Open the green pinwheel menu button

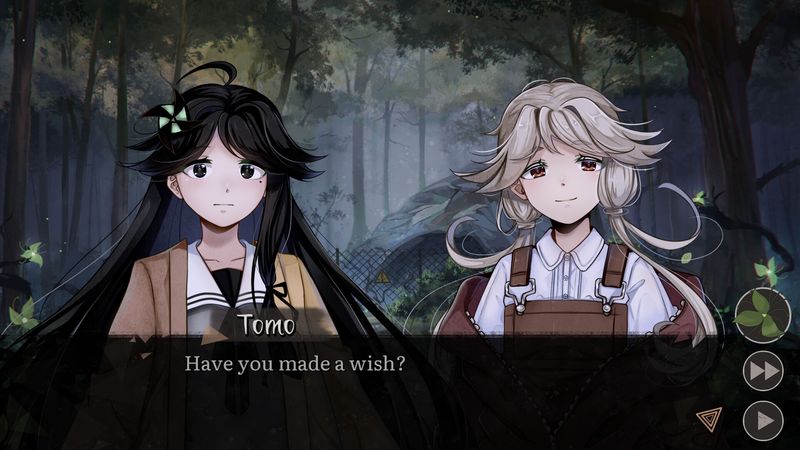pyautogui.click(x=762, y=315)
